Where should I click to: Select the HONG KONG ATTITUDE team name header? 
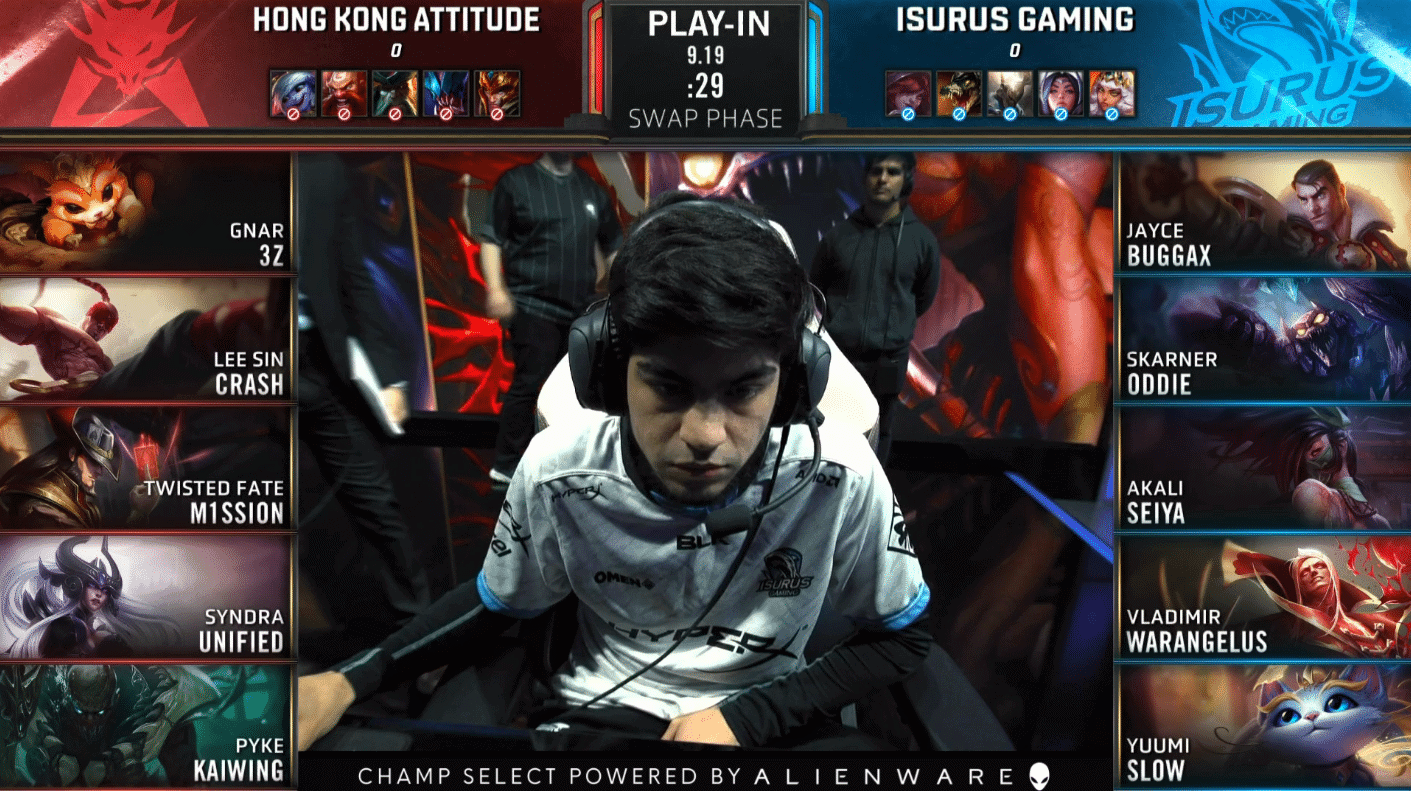tap(397, 18)
